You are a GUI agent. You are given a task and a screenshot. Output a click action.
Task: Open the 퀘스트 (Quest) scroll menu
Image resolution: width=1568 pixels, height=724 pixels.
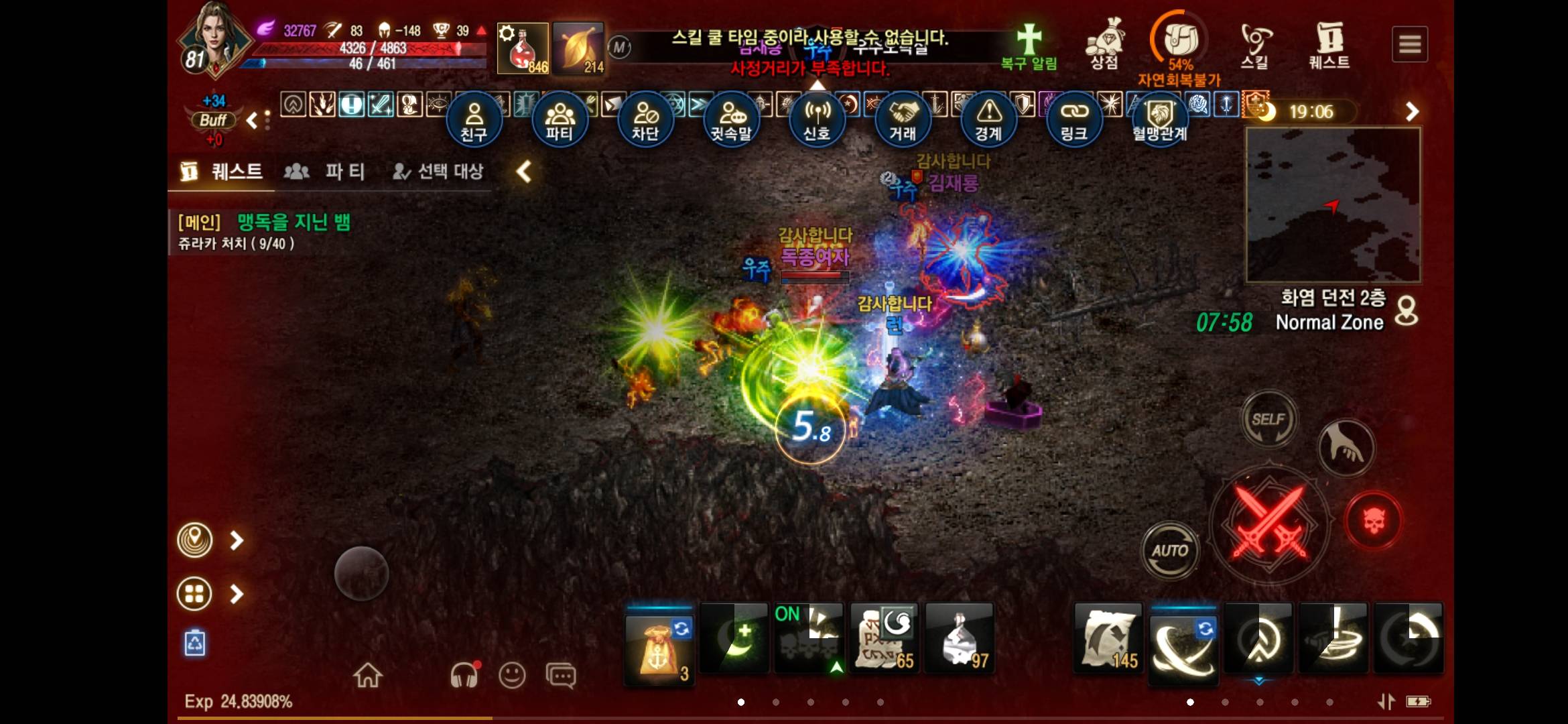click(x=1329, y=44)
